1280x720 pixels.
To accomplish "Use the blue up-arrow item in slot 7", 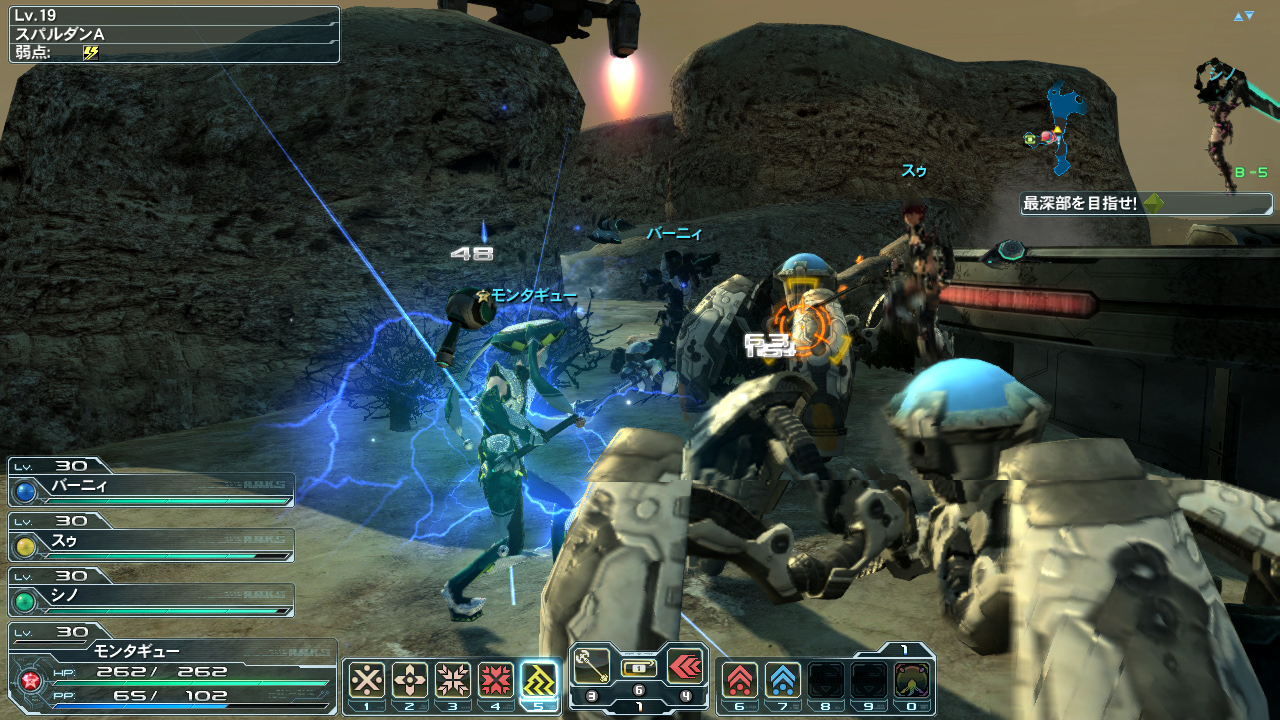I will click(782, 680).
